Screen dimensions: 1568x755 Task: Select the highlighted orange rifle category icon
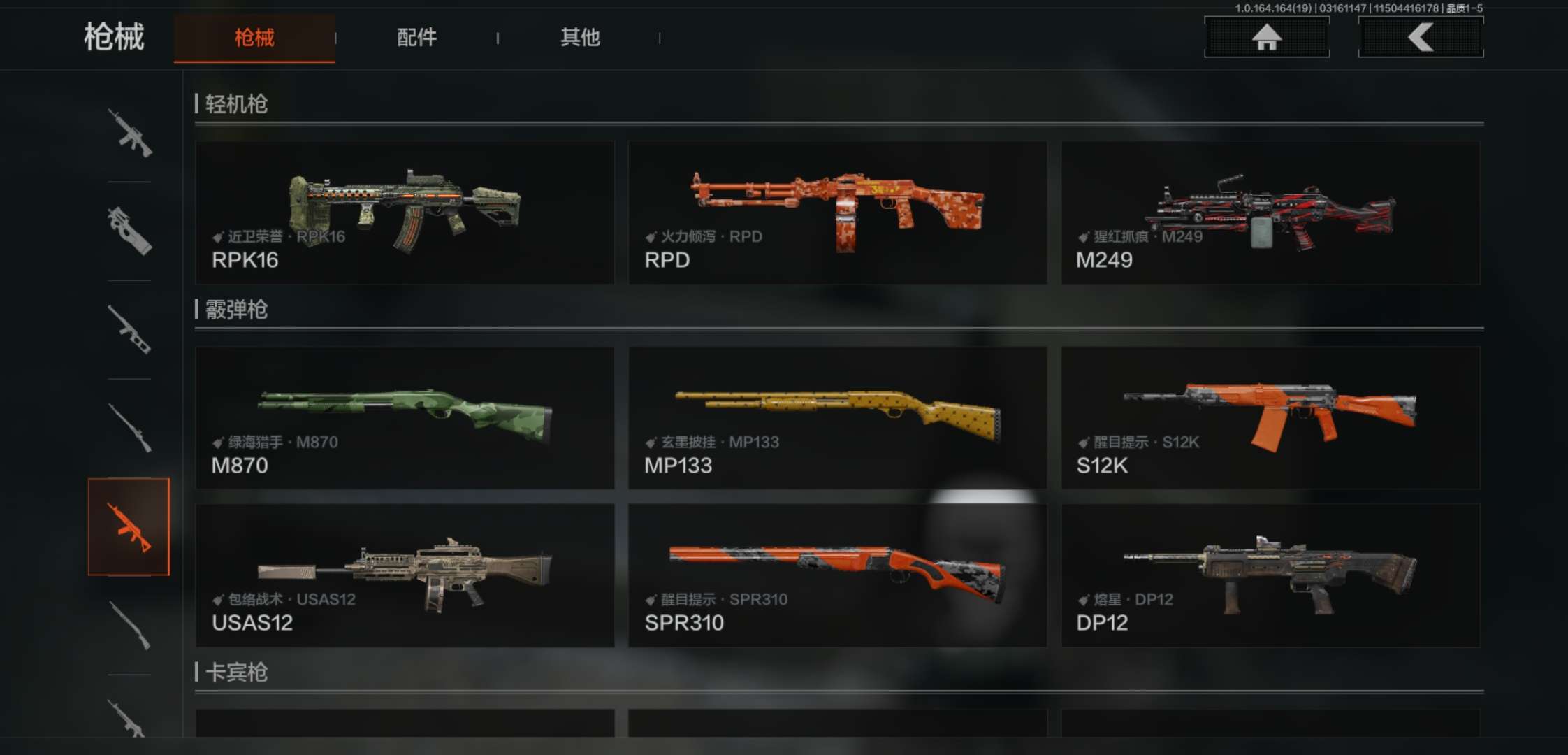(129, 527)
